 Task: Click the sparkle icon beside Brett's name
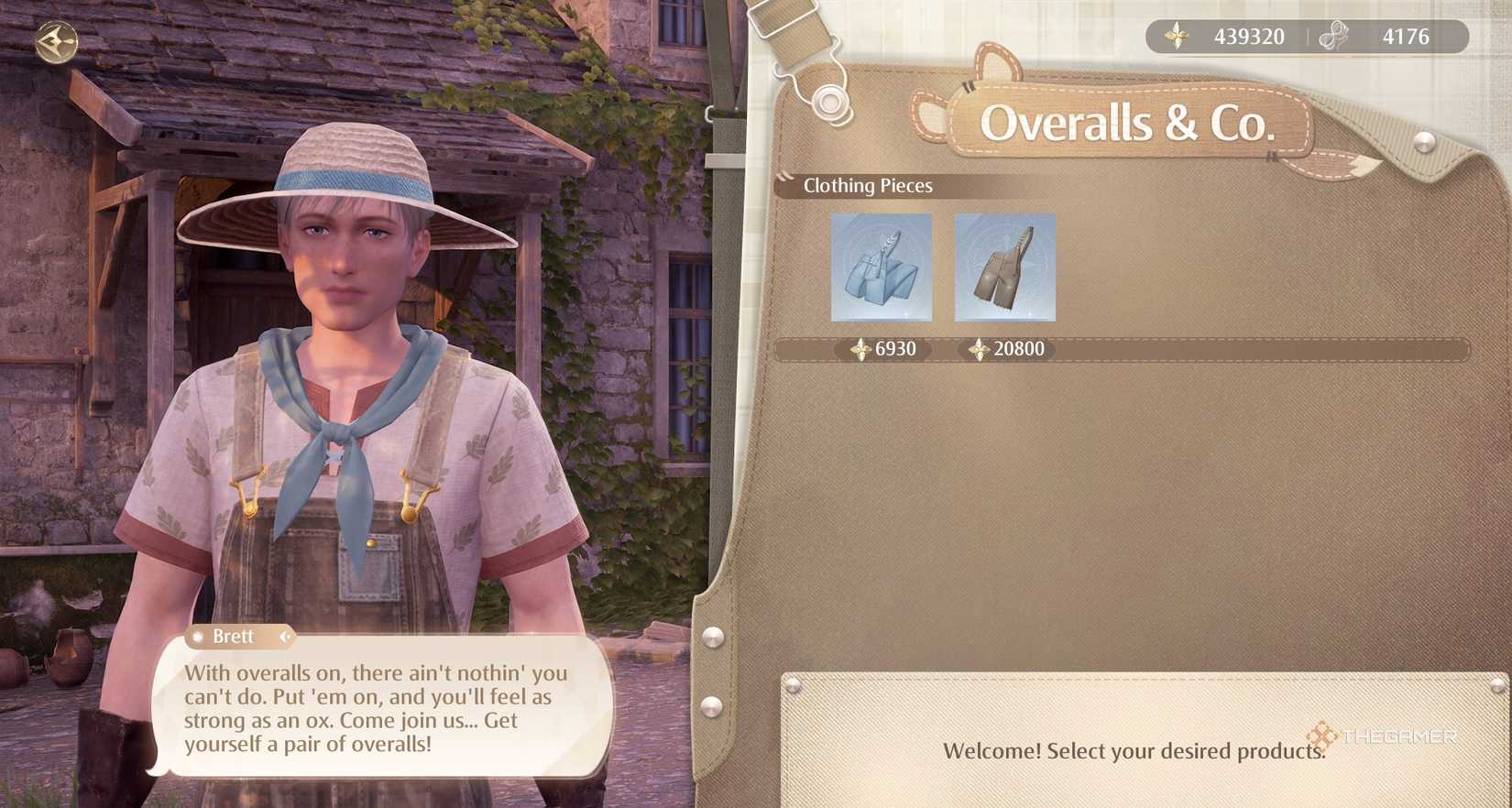[x=196, y=637]
